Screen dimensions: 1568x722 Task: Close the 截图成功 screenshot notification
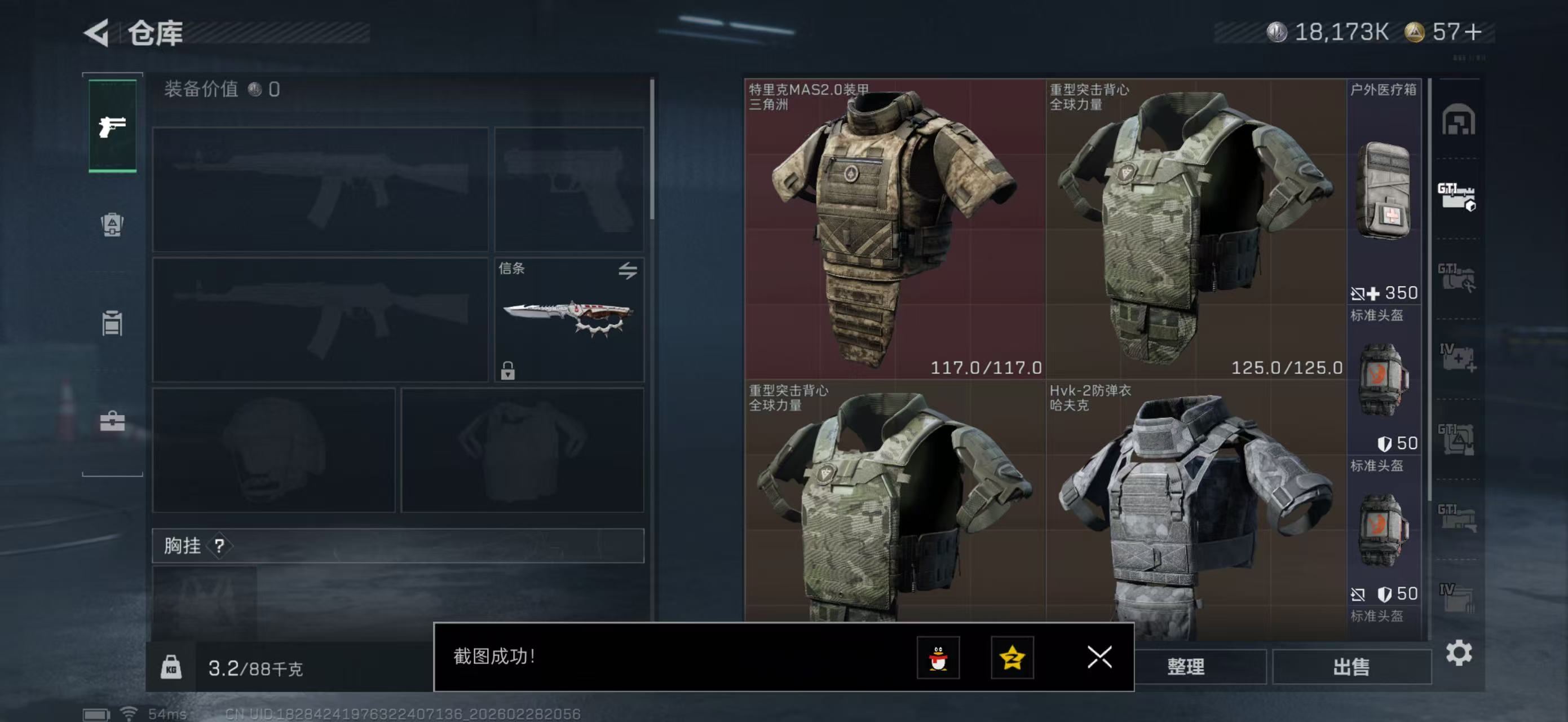(1099, 657)
